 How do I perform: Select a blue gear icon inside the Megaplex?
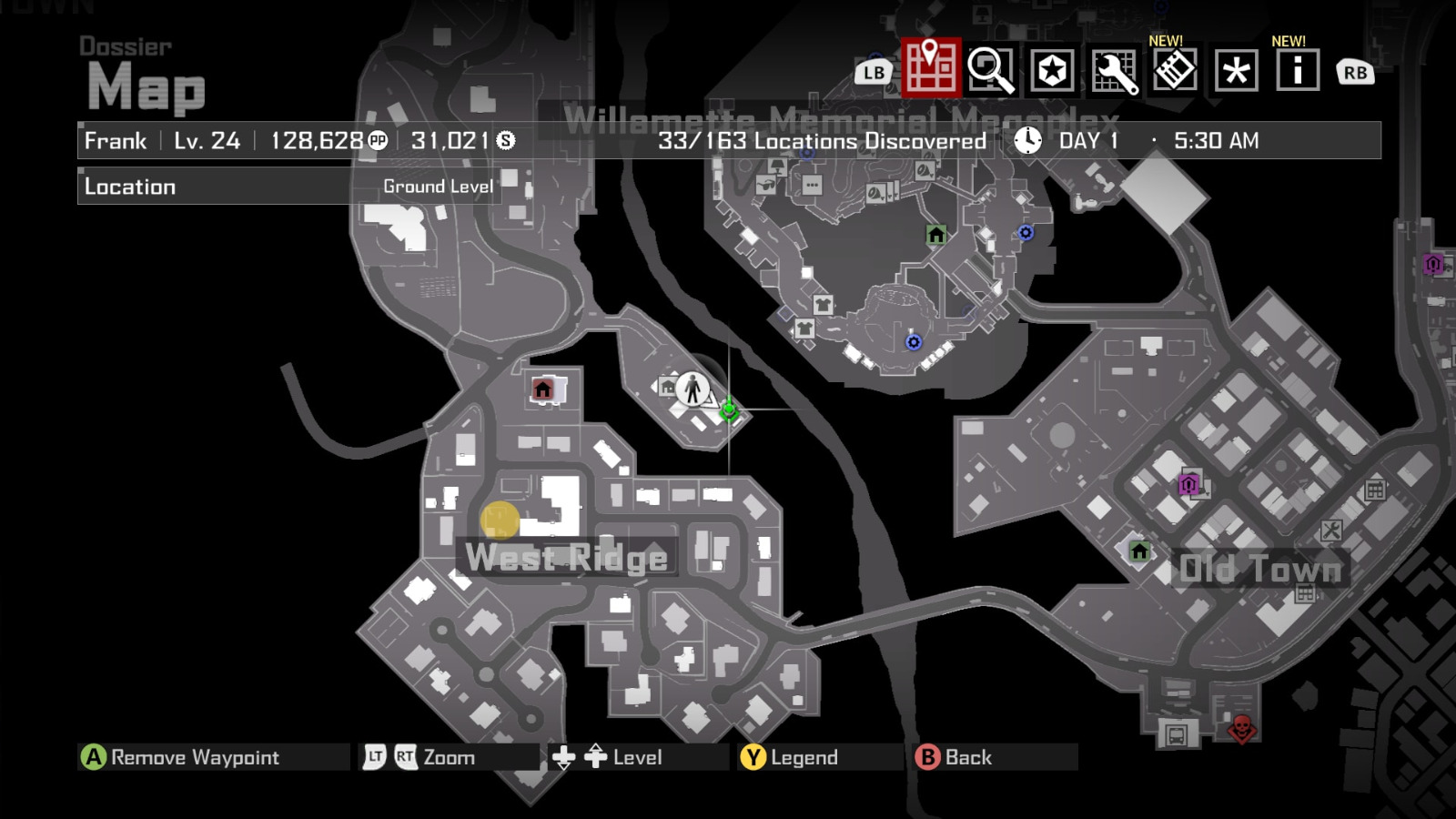coord(1026,233)
